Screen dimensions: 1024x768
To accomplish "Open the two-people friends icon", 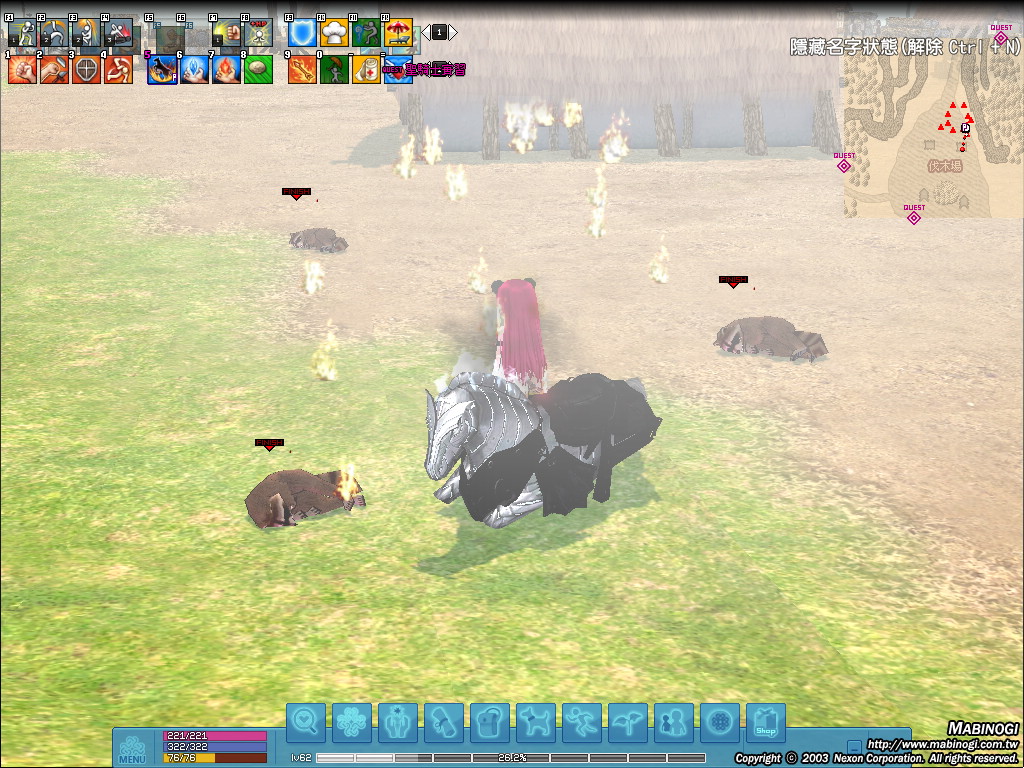I will [x=674, y=722].
